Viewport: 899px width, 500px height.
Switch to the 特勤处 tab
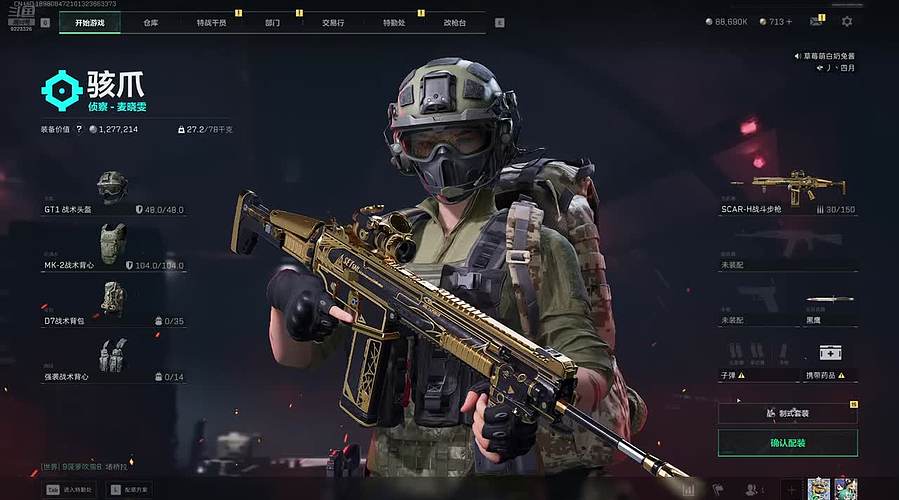pos(394,22)
